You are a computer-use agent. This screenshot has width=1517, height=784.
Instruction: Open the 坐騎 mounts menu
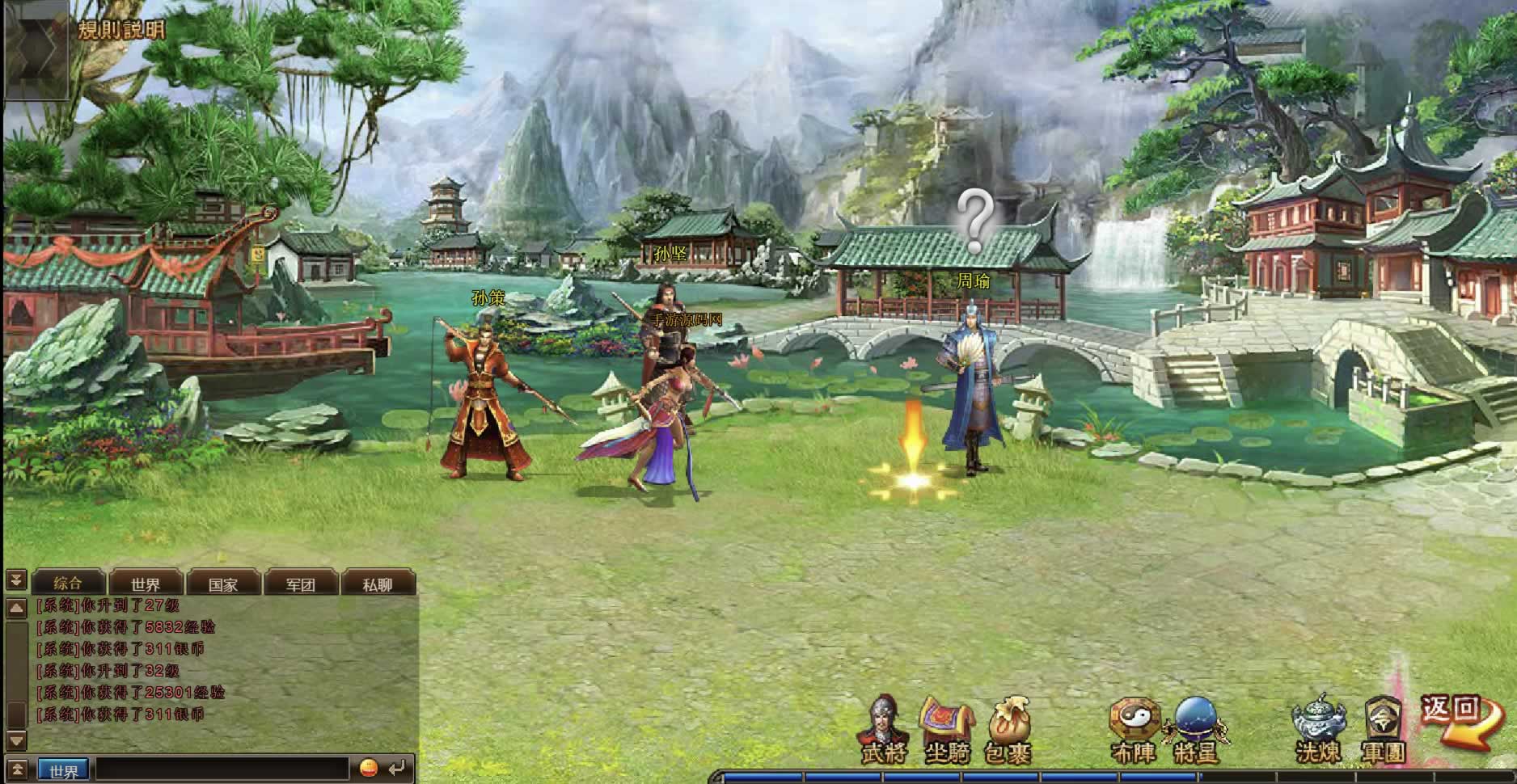[x=946, y=731]
